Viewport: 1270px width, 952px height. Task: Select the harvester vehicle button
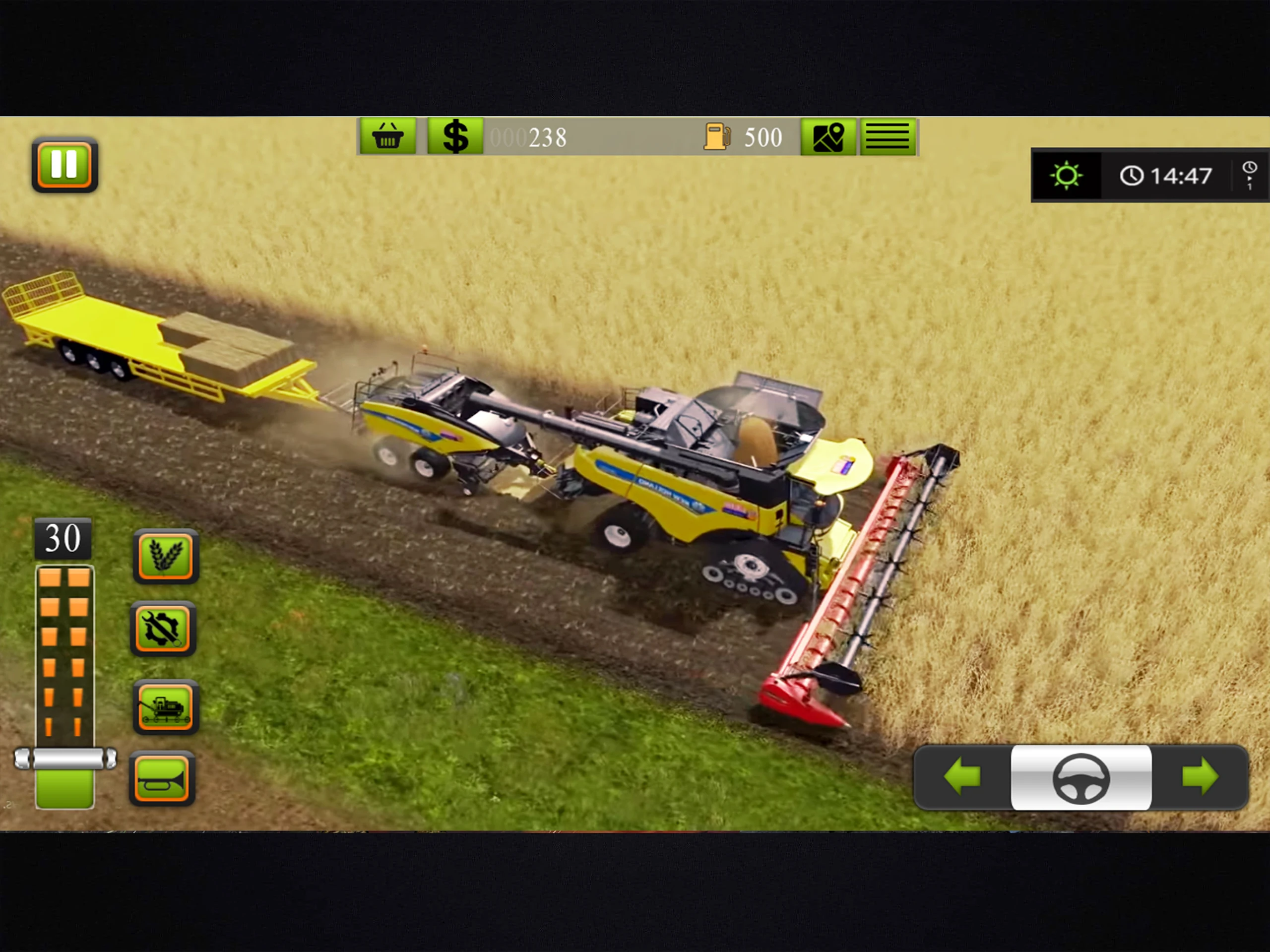[165, 707]
